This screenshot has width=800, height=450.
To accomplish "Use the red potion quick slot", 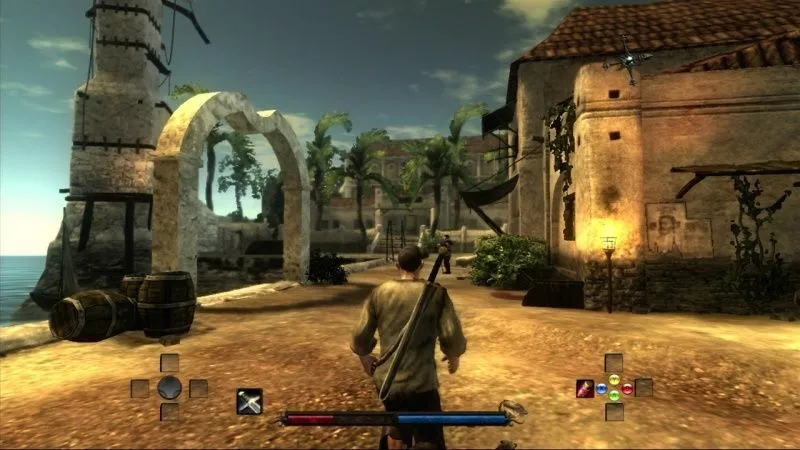I will (x=584, y=389).
